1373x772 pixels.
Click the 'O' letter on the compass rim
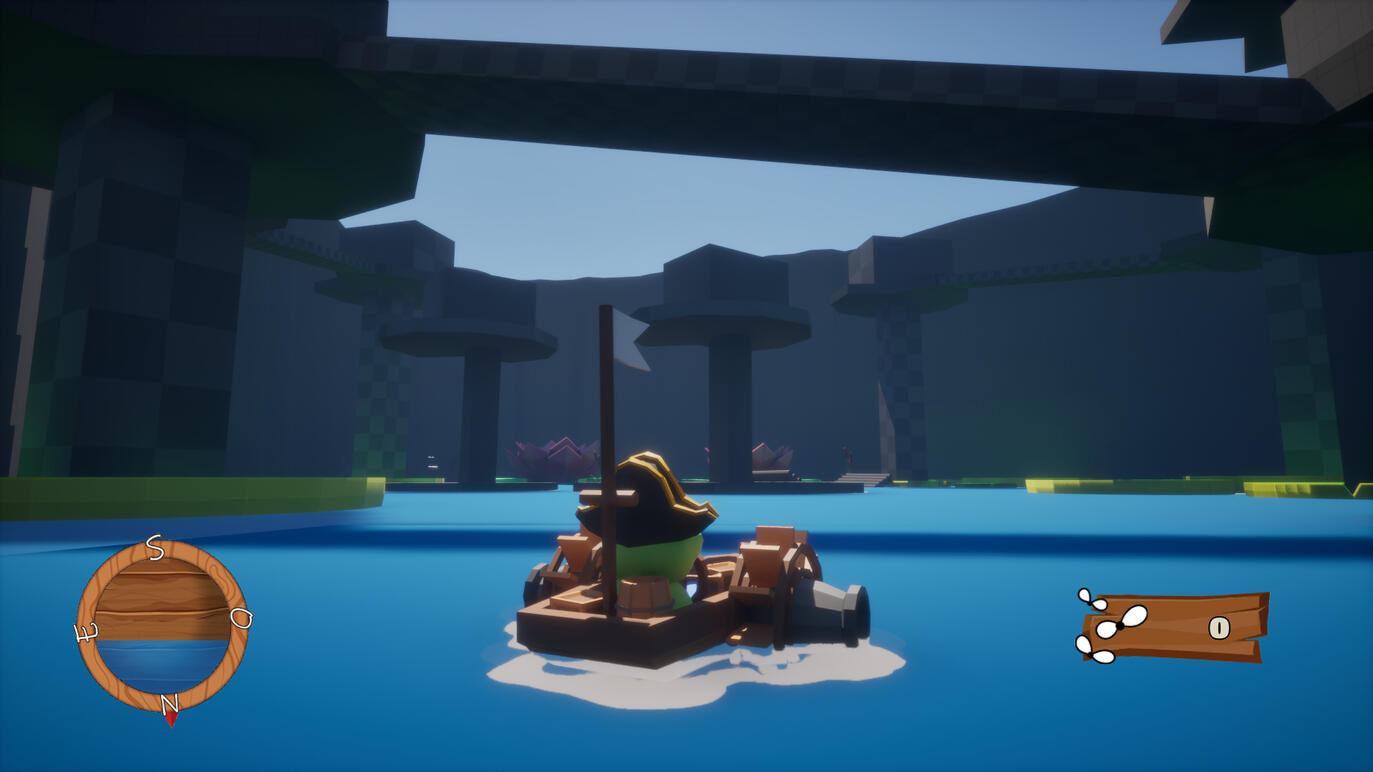pos(240,618)
